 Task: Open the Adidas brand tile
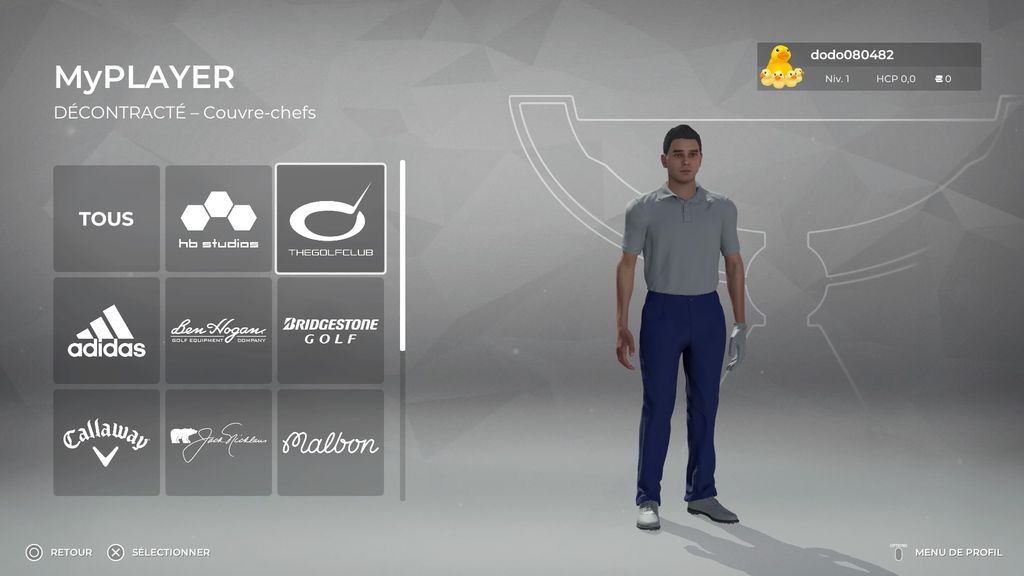(106, 331)
